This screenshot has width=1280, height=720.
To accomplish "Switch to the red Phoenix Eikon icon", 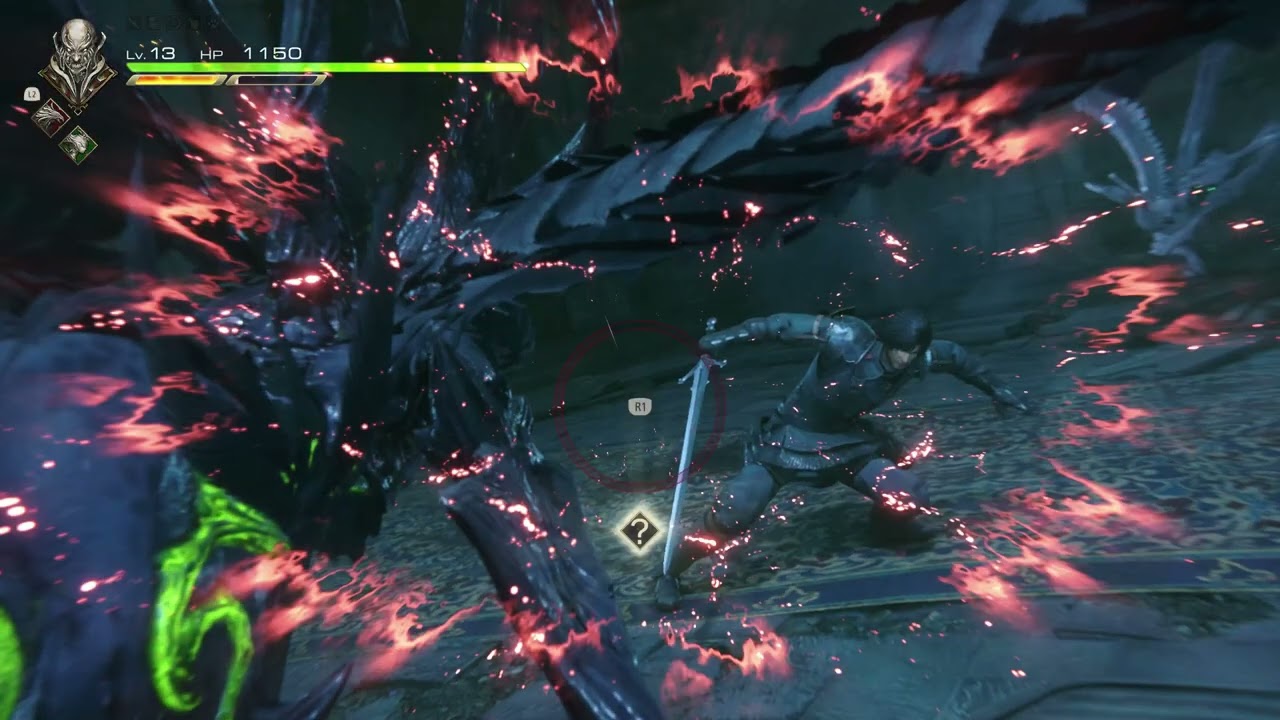I will pyautogui.click(x=49, y=118).
